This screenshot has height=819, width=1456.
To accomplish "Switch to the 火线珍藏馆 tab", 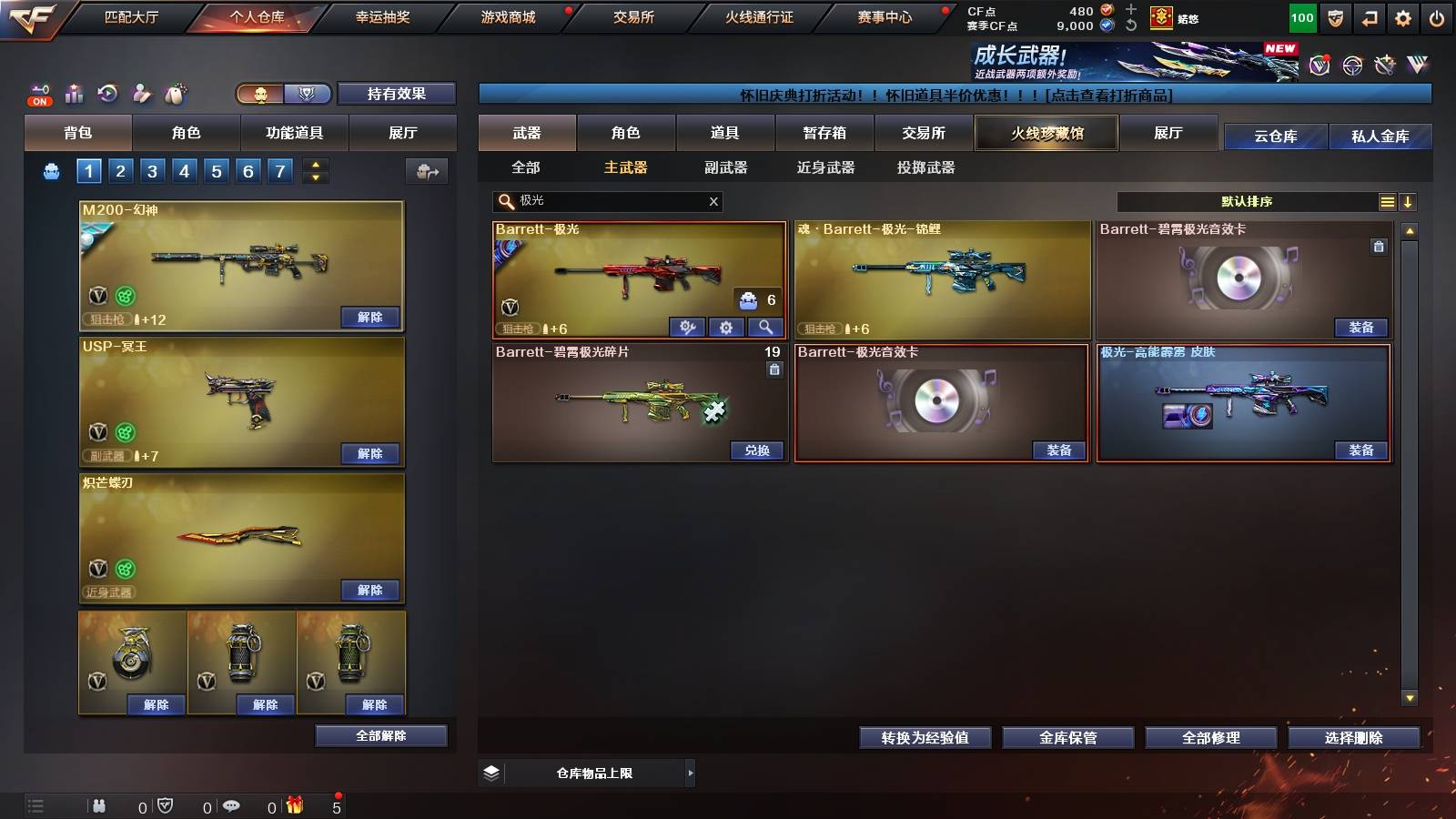I will click(1046, 133).
